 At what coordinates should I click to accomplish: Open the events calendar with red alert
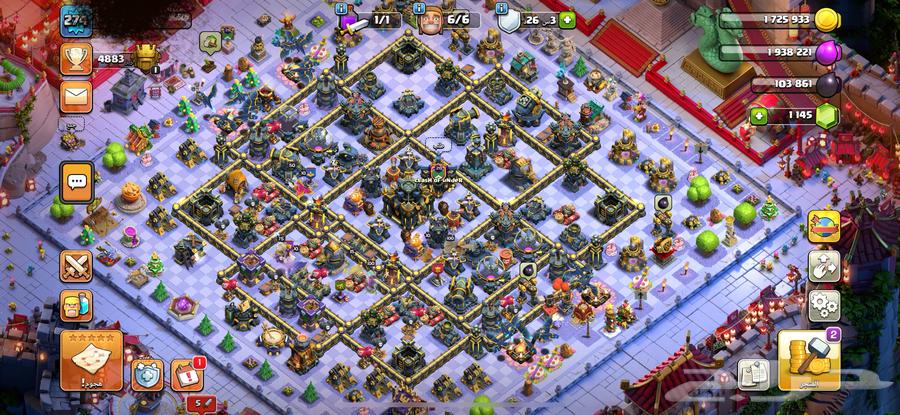pyautogui.click(x=186, y=374)
